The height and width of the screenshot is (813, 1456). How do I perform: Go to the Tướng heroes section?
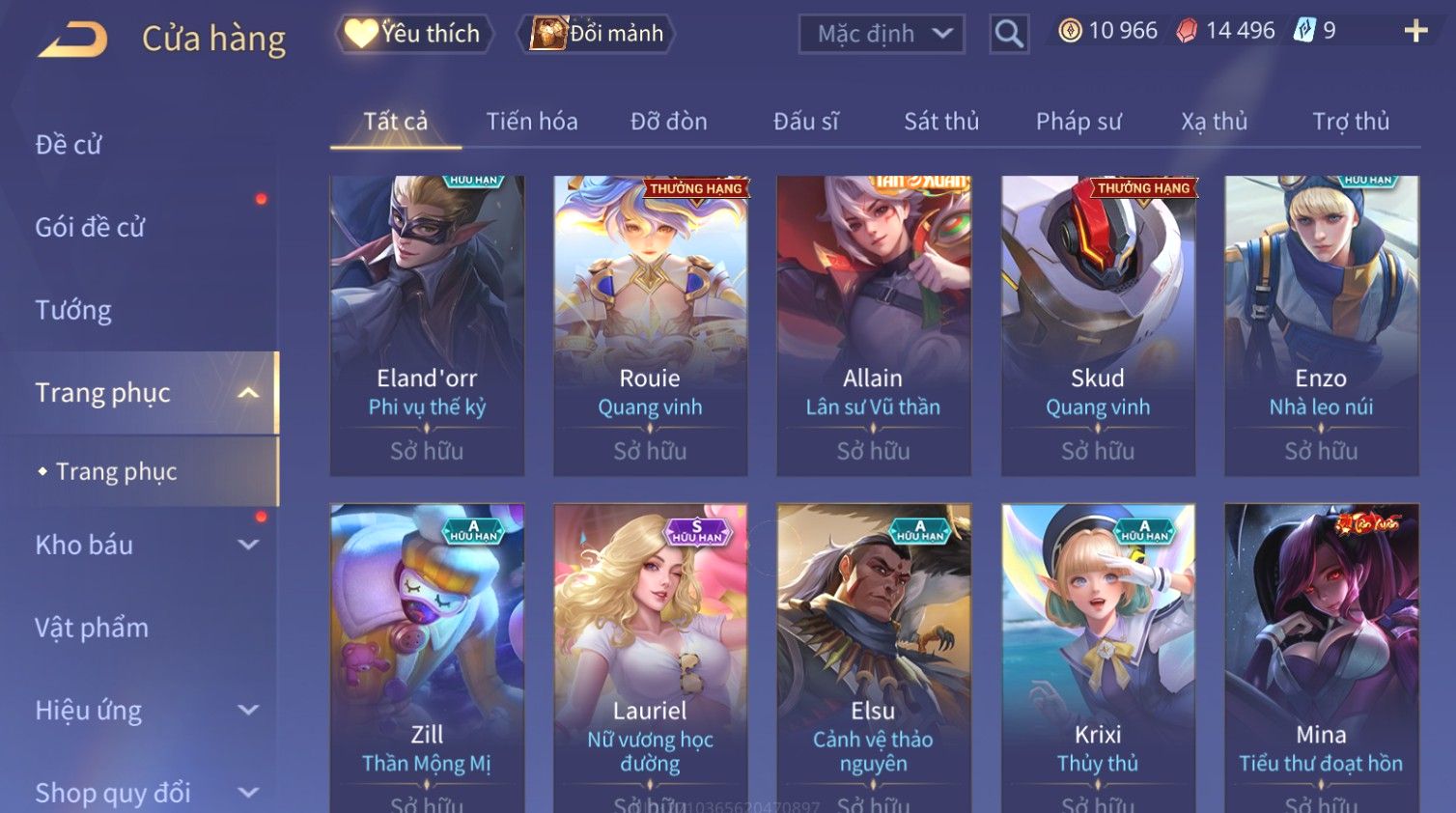[73, 310]
